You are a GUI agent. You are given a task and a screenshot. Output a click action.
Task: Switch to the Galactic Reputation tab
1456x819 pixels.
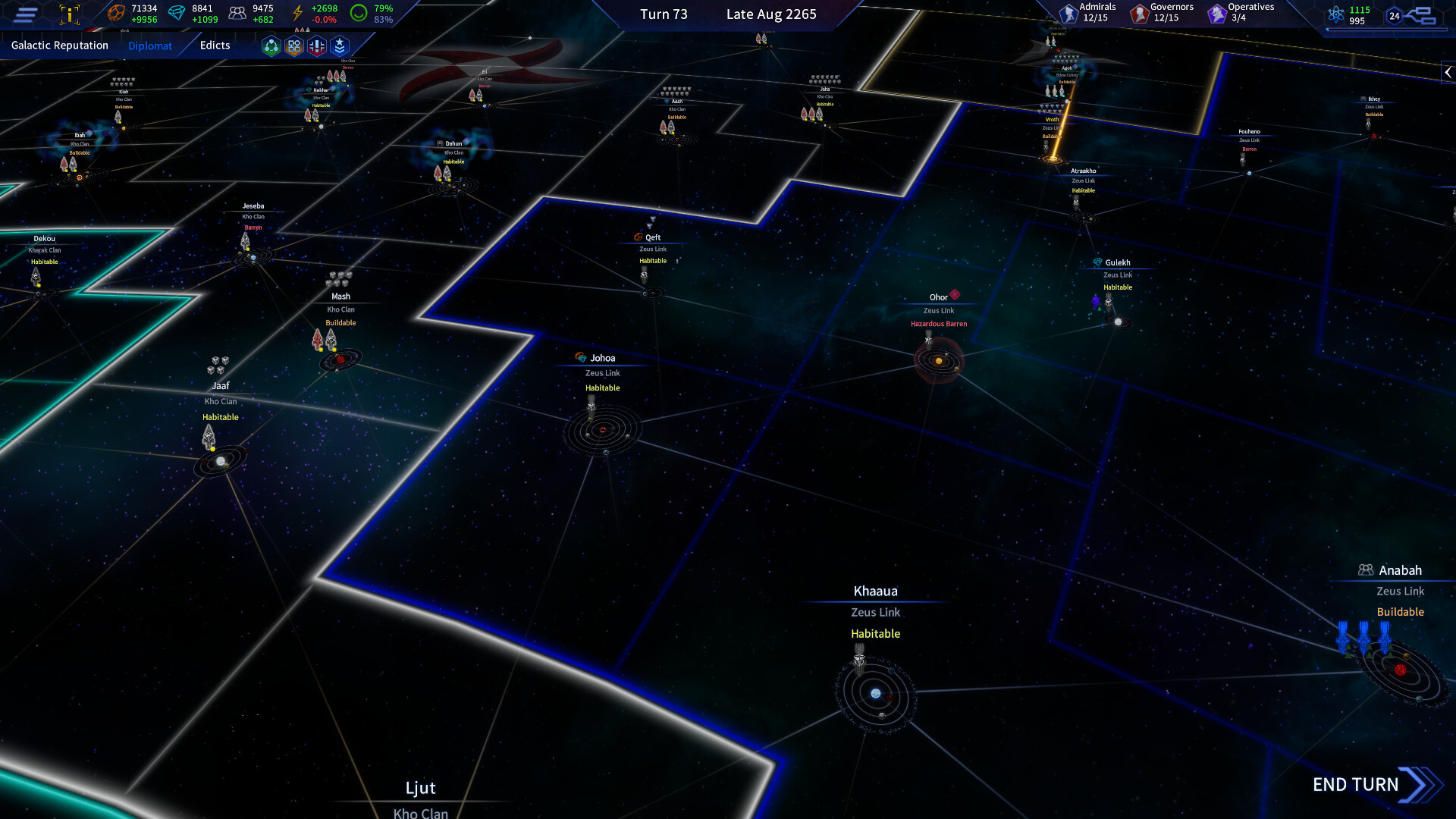point(59,45)
